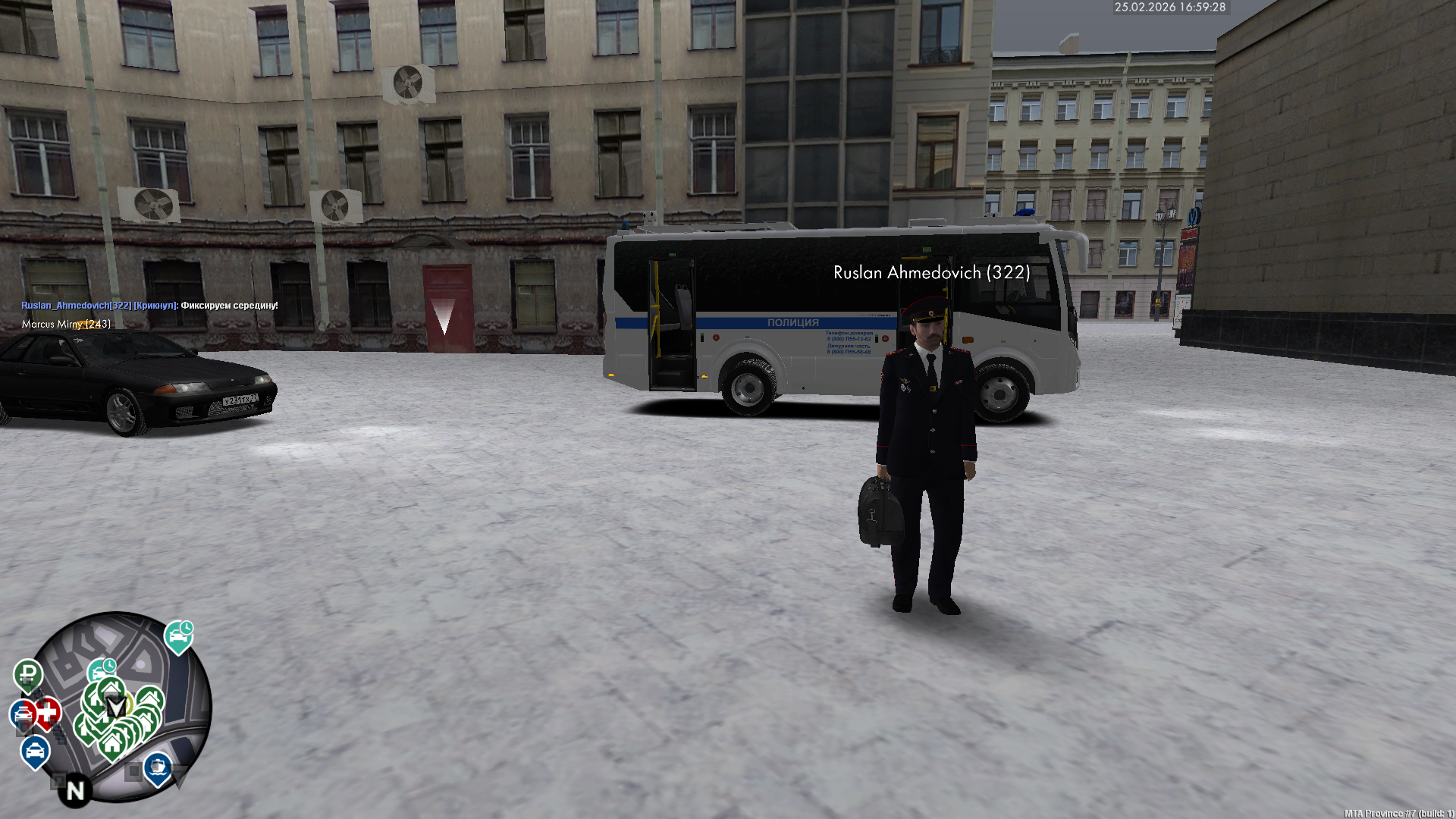Click the north compass indicator on minimap
Screen dimensions: 1456x819
[x=75, y=791]
